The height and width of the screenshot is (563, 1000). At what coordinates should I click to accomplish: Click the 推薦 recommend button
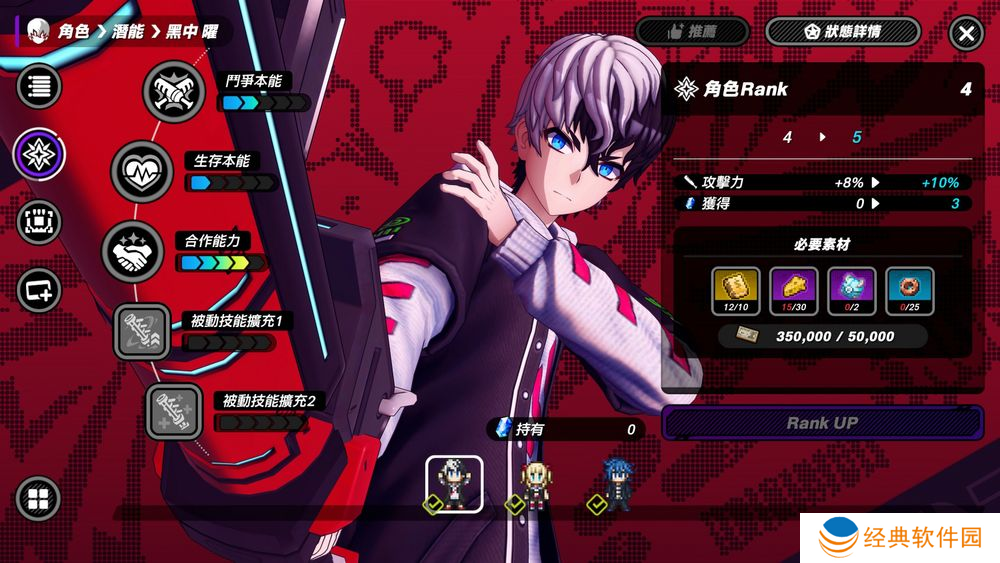pos(692,31)
